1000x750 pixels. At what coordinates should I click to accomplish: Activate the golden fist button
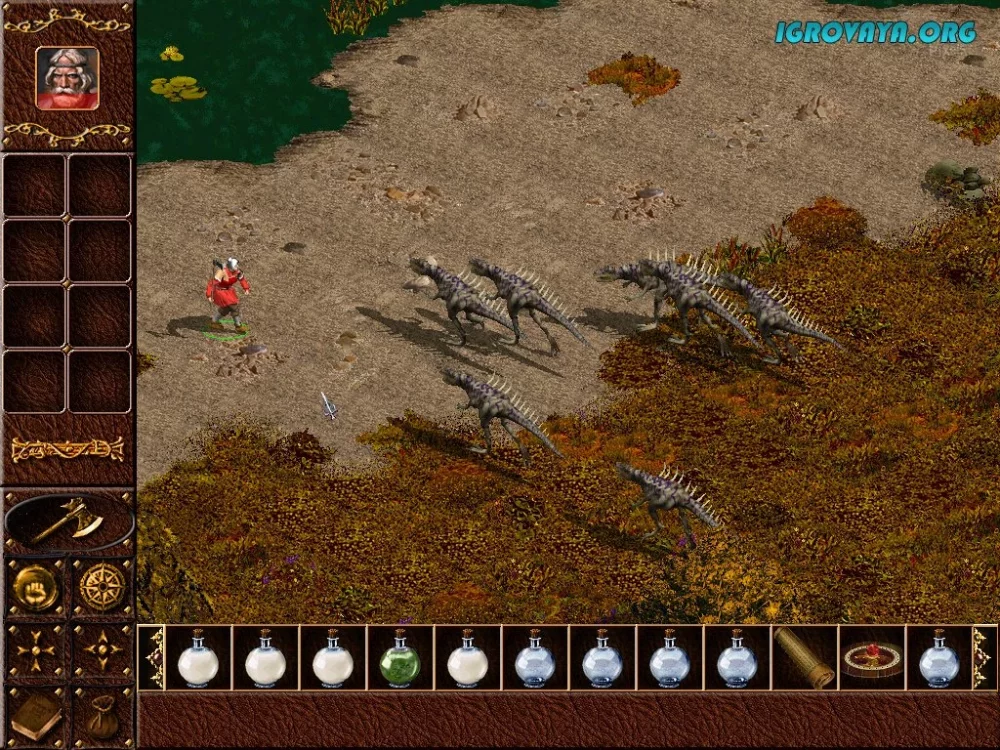(x=35, y=588)
